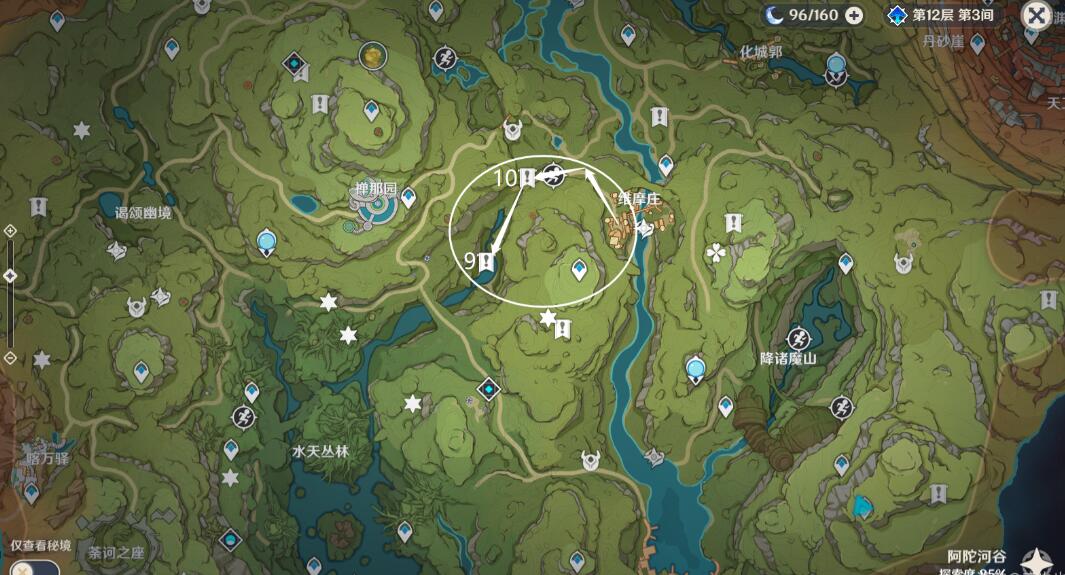Screen dimensions: 1065x575
Task: Open the four-pointed star button by 阿陀河谷
Action: (1041, 561)
